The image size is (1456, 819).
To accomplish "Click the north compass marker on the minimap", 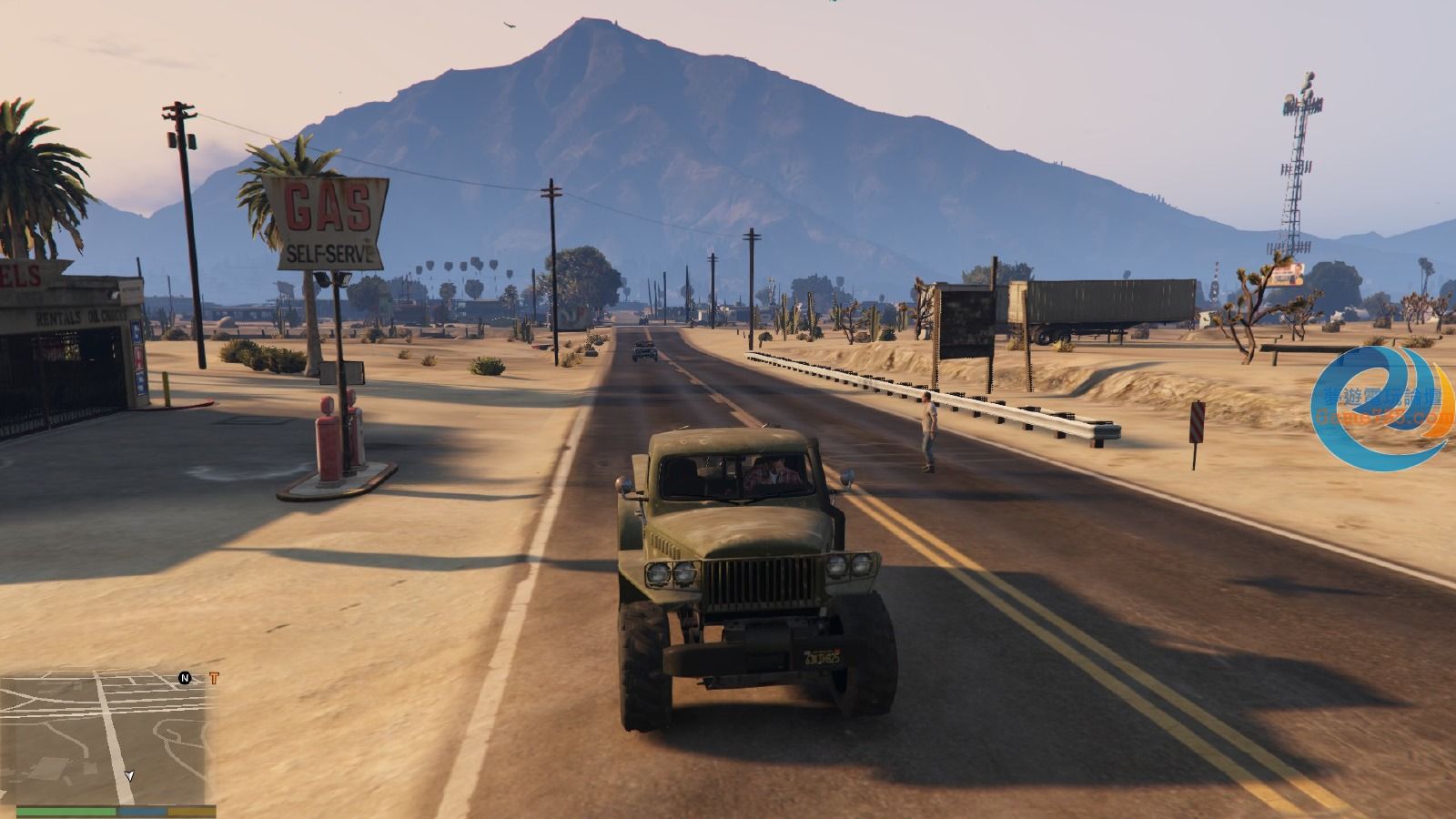I will [x=185, y=678].
